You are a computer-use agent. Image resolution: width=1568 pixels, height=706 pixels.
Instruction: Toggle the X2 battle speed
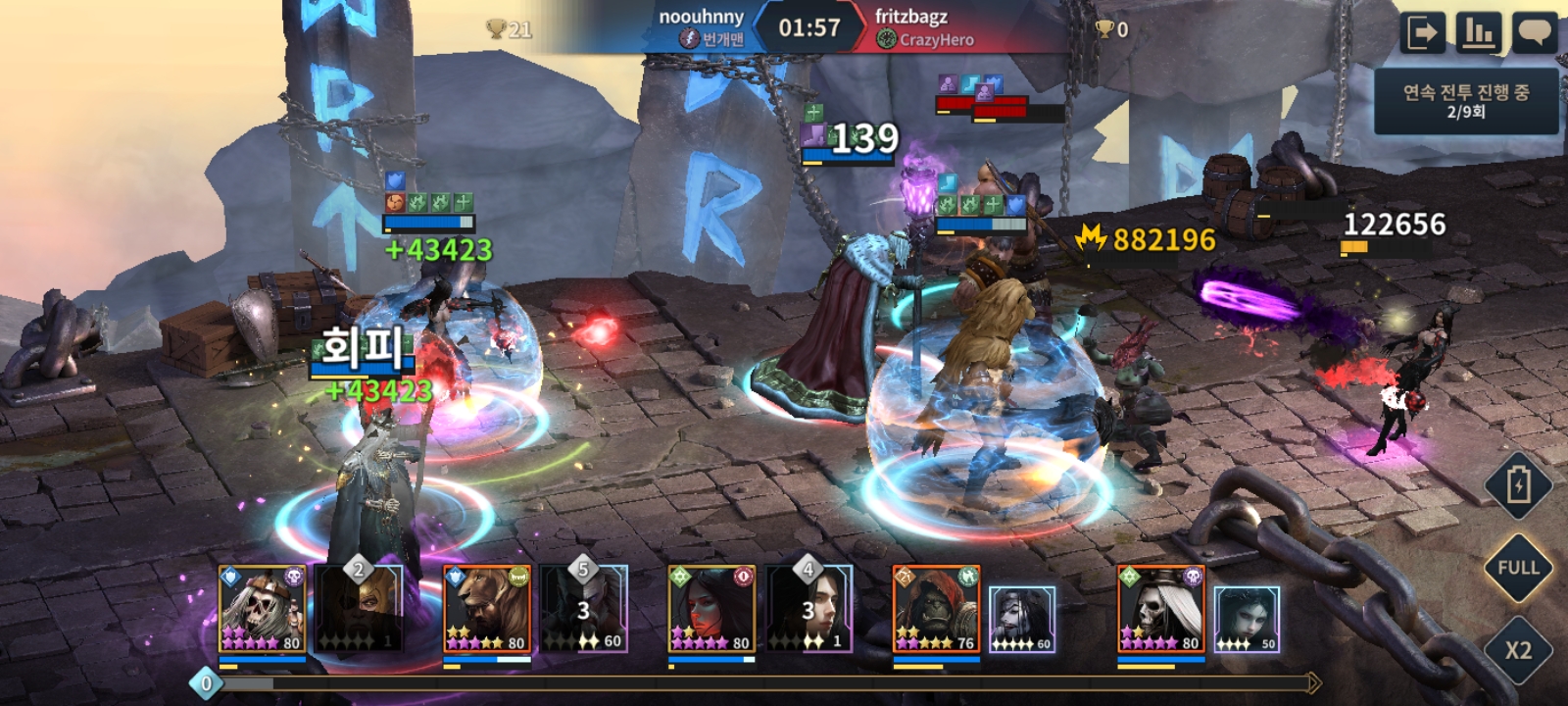click(x=1518, y=650)
